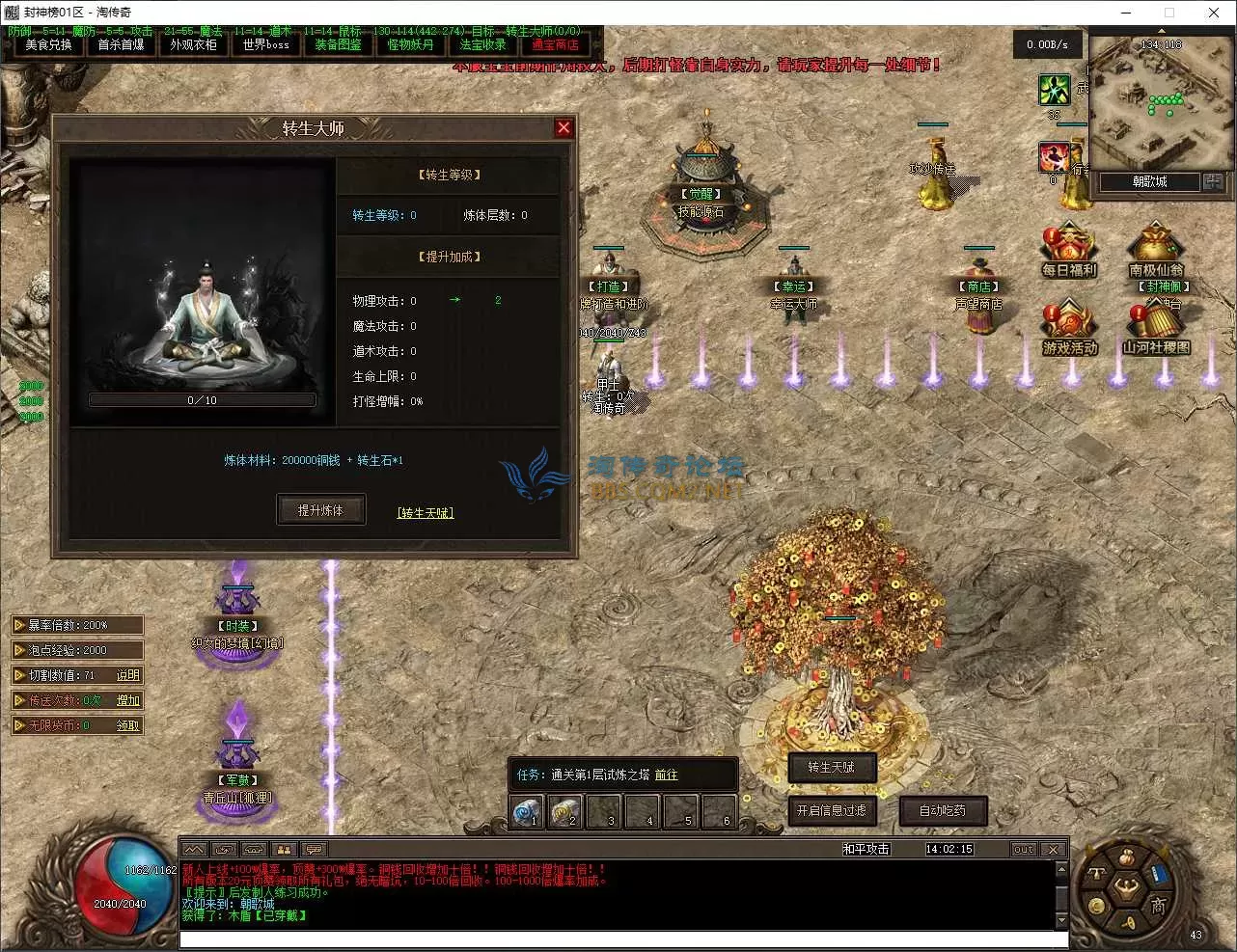Click the 0/10 progress bar under the character

(202, 398)
